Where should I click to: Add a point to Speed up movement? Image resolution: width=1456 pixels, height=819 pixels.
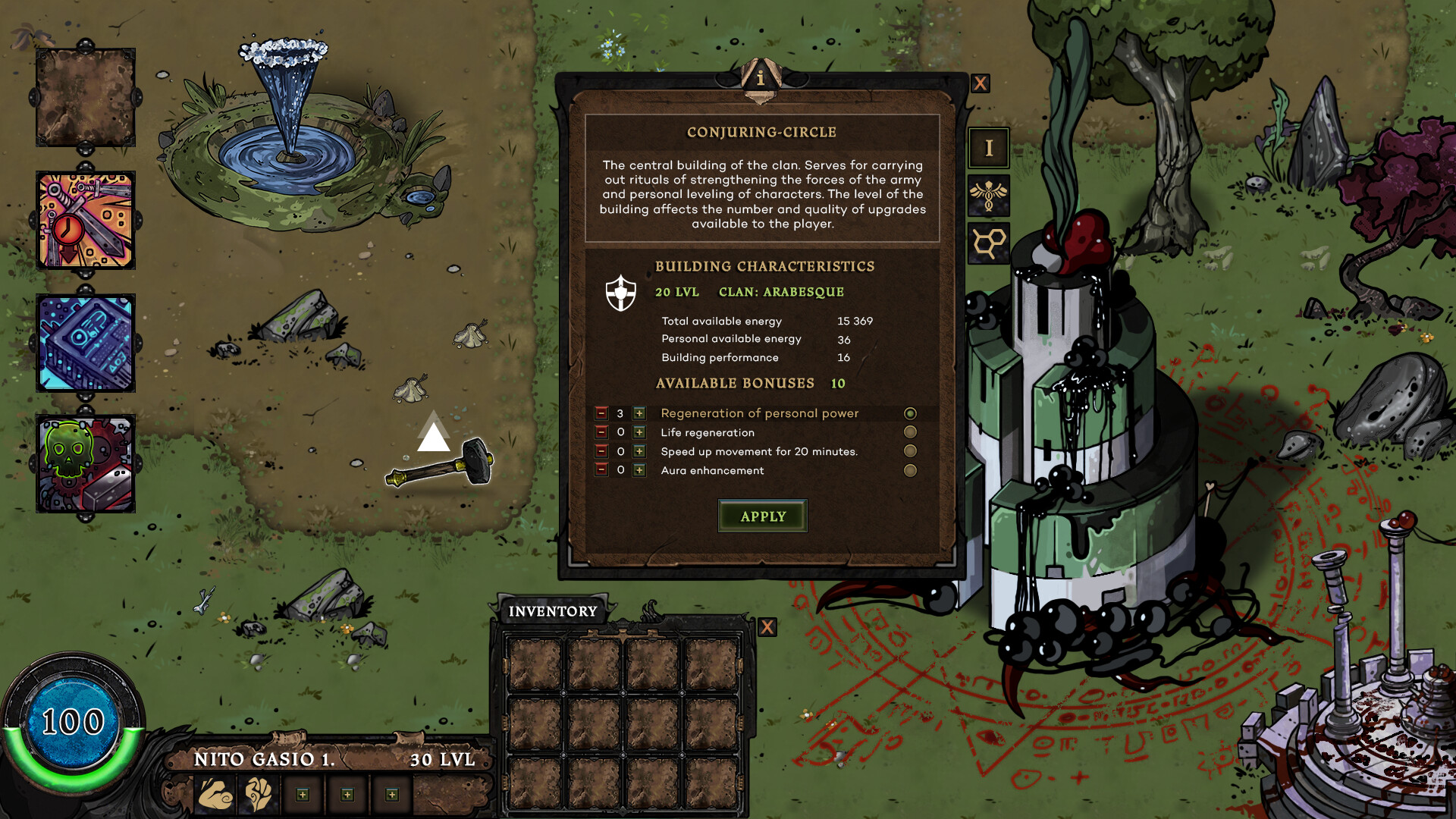point(639,451)
